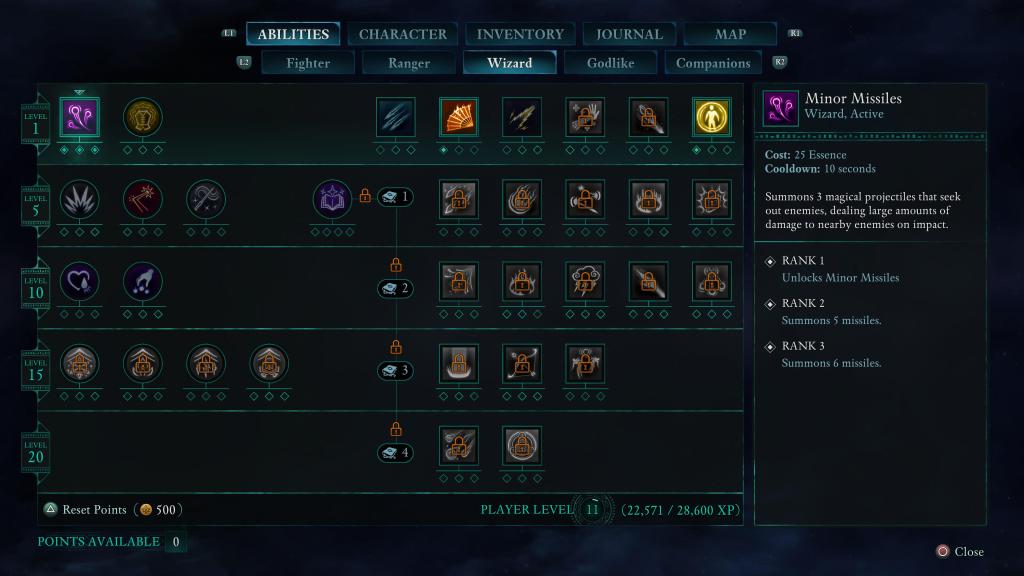This screenshot has height=576, width=1024.
Task: Click the gray spiky burst ability
Action: pos(80,199)
